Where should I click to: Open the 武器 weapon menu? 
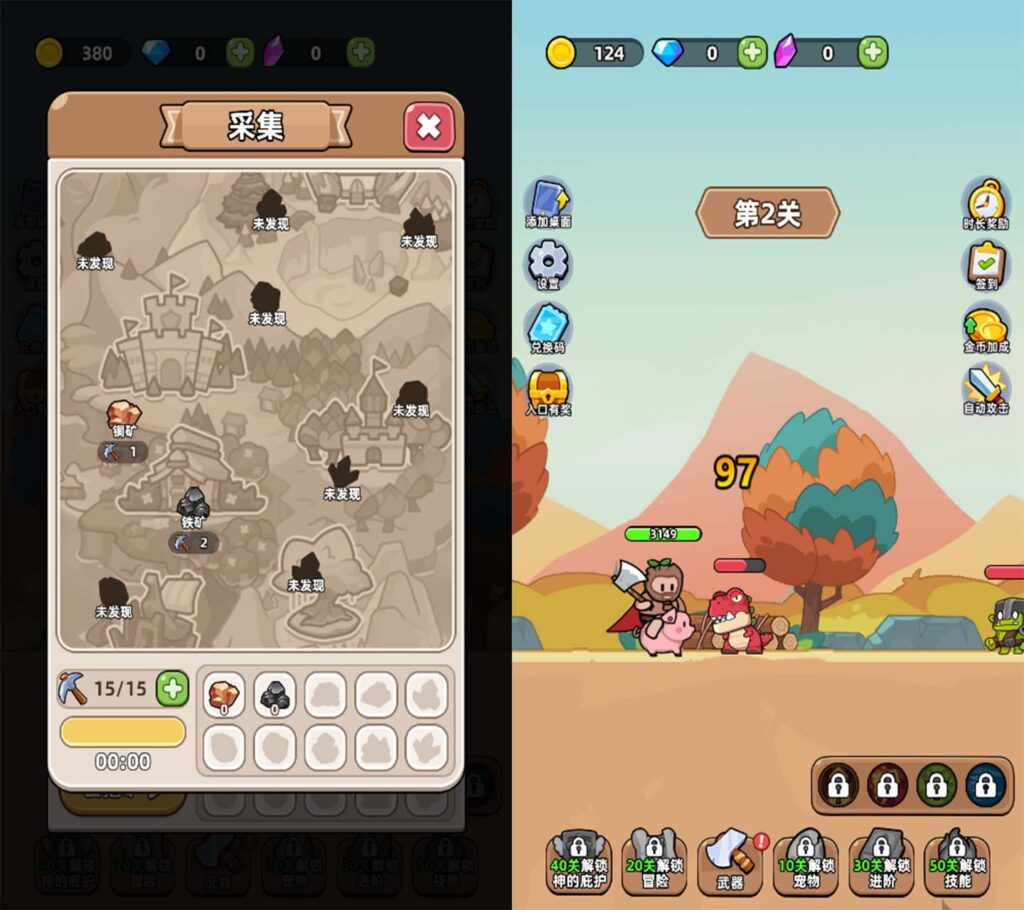(731, 860)
